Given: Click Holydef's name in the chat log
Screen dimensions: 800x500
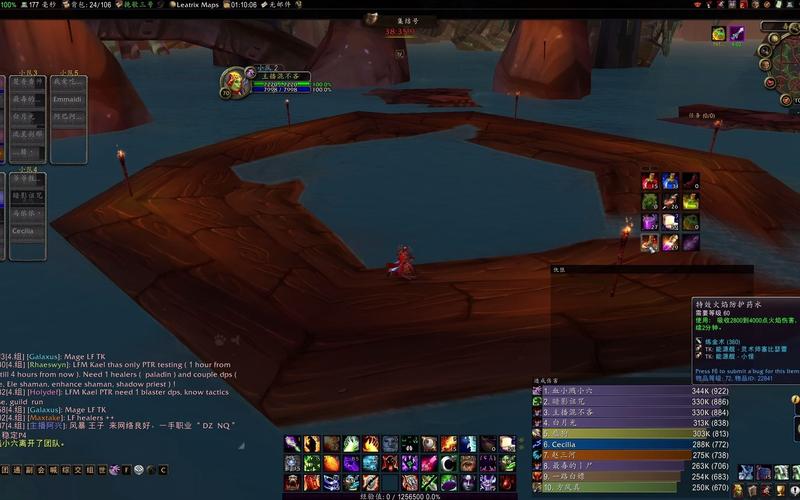Looking at the screenshot, I should pos(46,392).
